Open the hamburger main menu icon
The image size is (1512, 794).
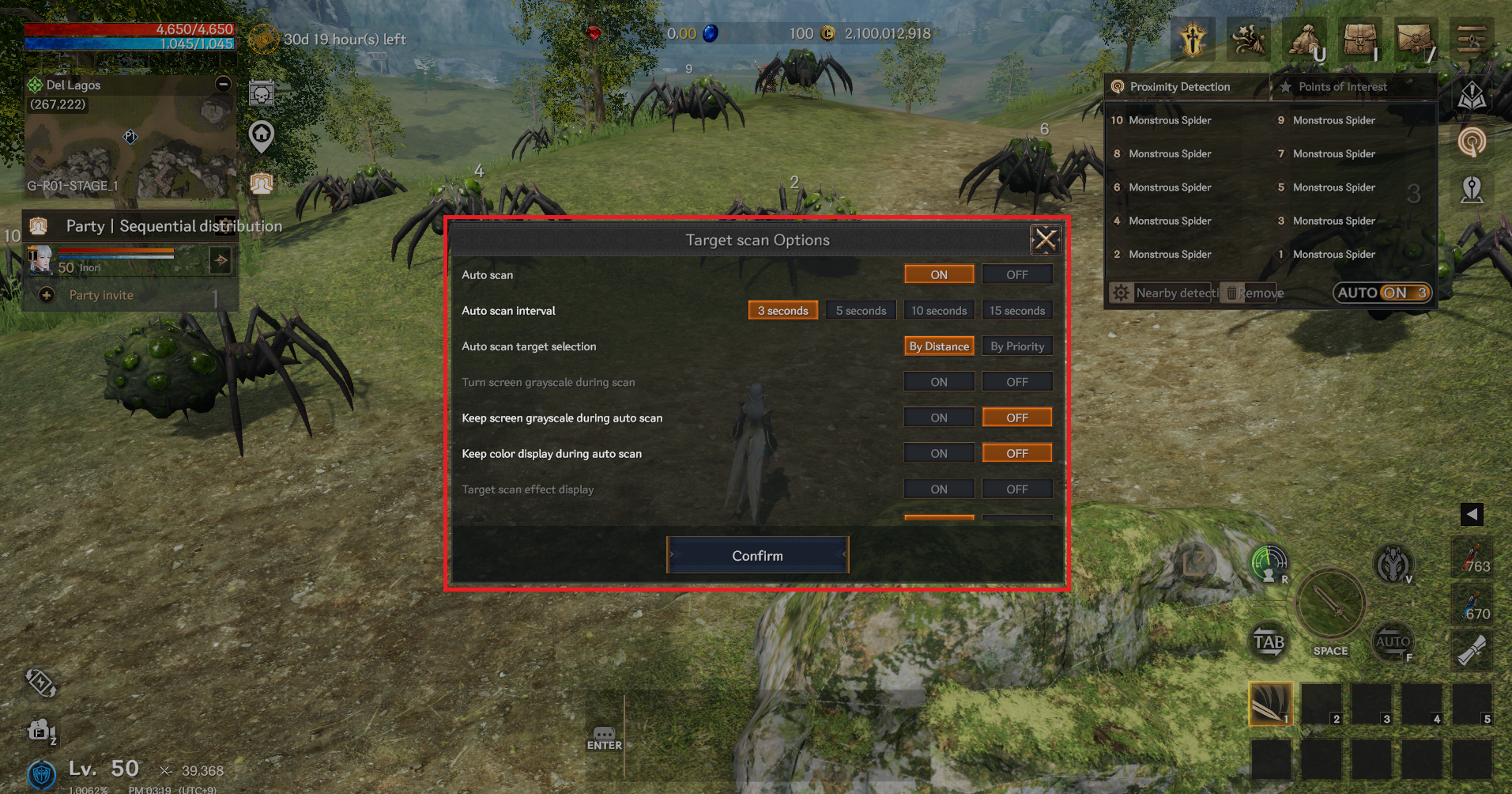point(1471,38)
